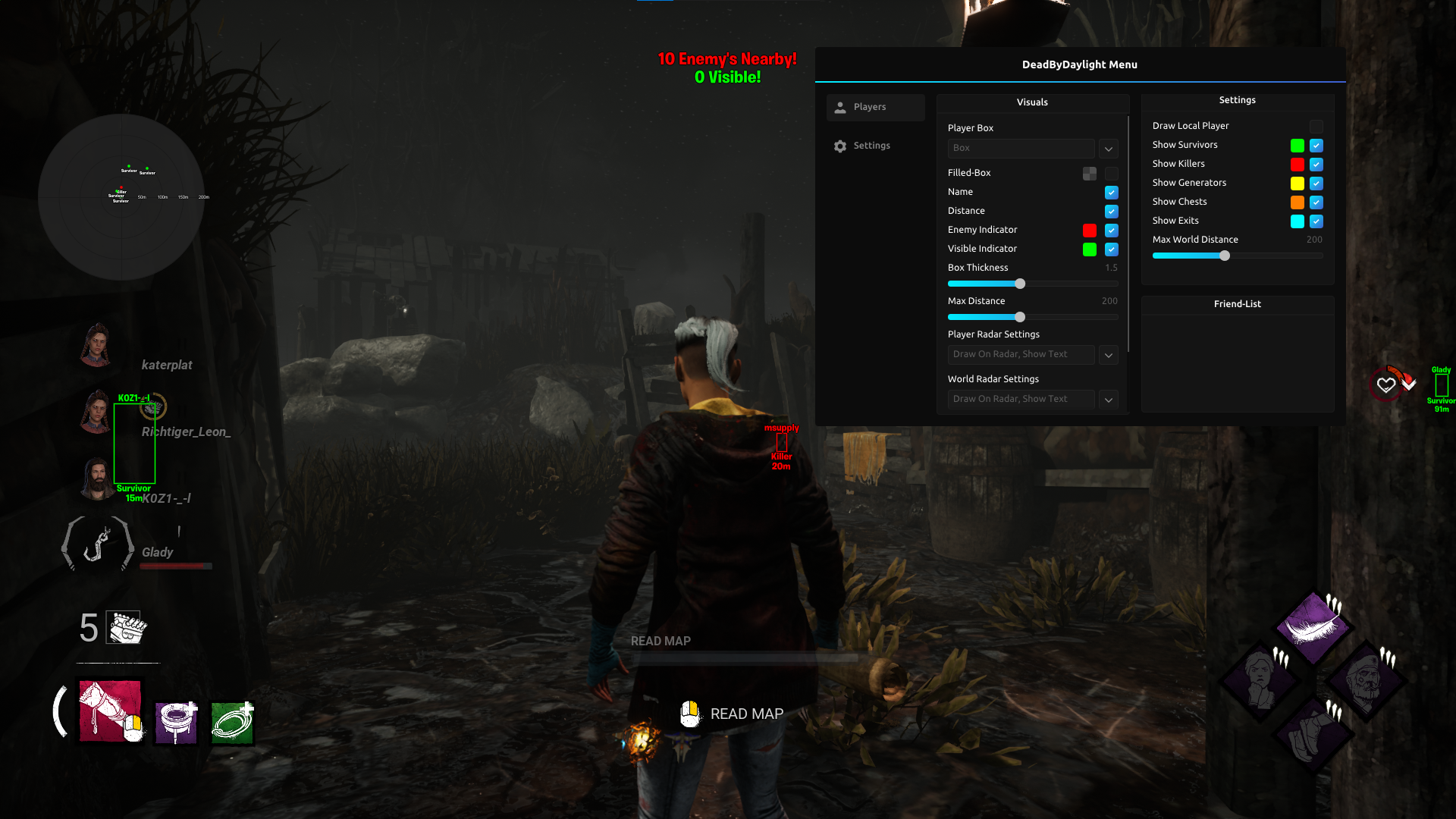Uncheck the Distance option
Image resolution: width=1456 pixels, height=819 pixels.
click(1111, 212)
